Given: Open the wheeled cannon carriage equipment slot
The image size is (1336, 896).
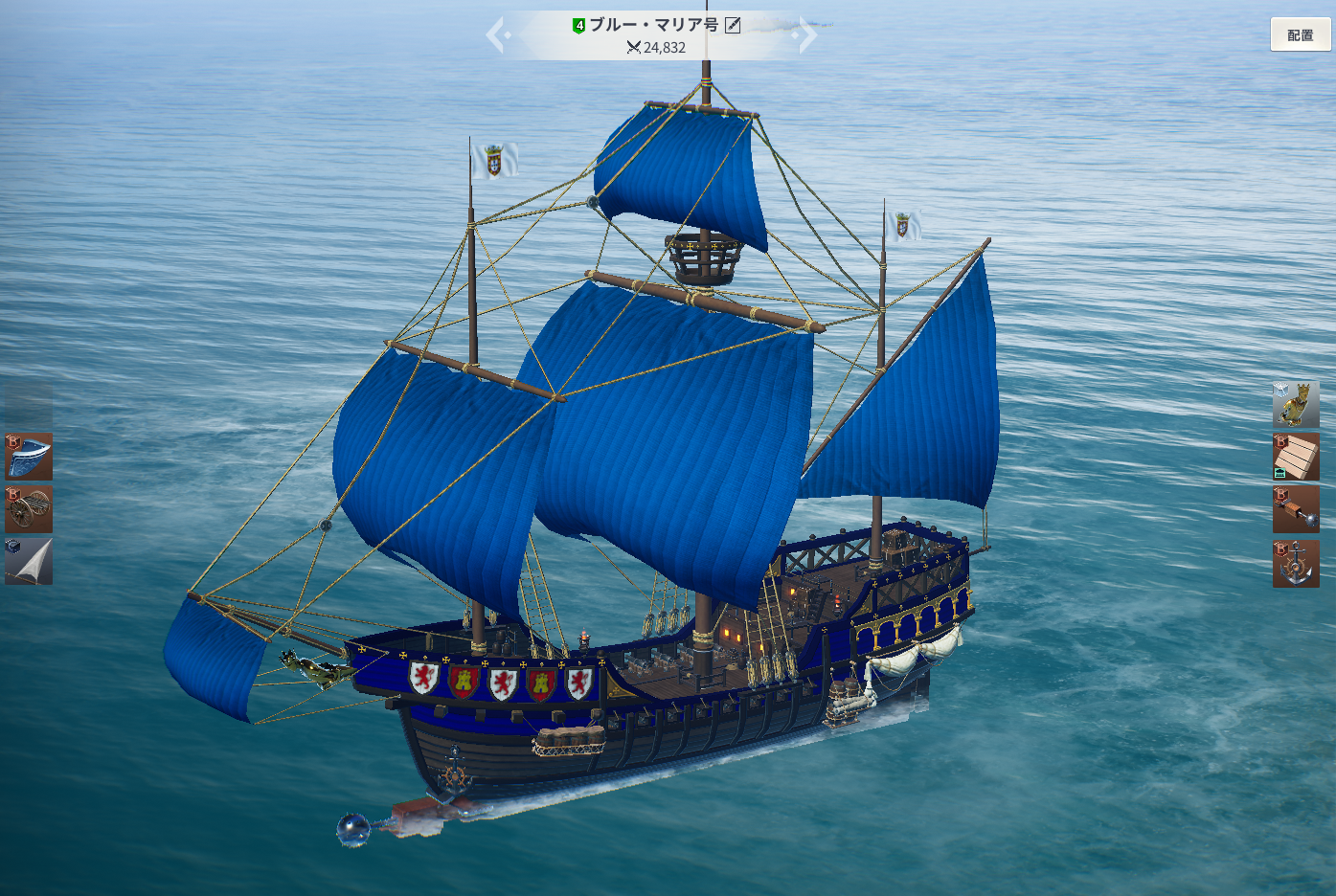Looking at the screenshot, I should pos(29,509).
